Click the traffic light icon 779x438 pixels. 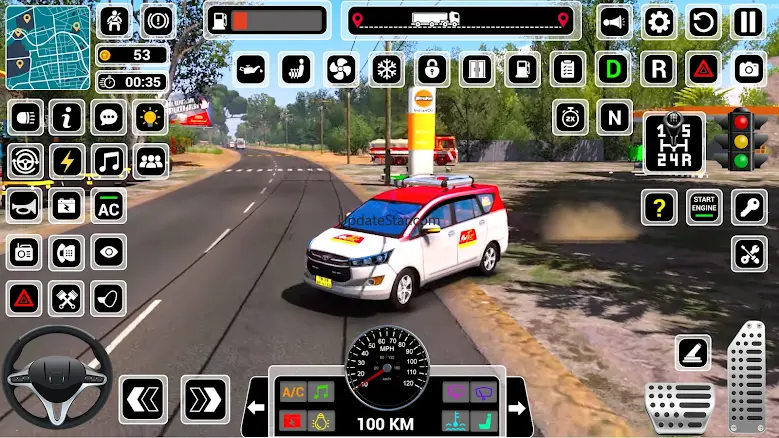pos(741,139)
